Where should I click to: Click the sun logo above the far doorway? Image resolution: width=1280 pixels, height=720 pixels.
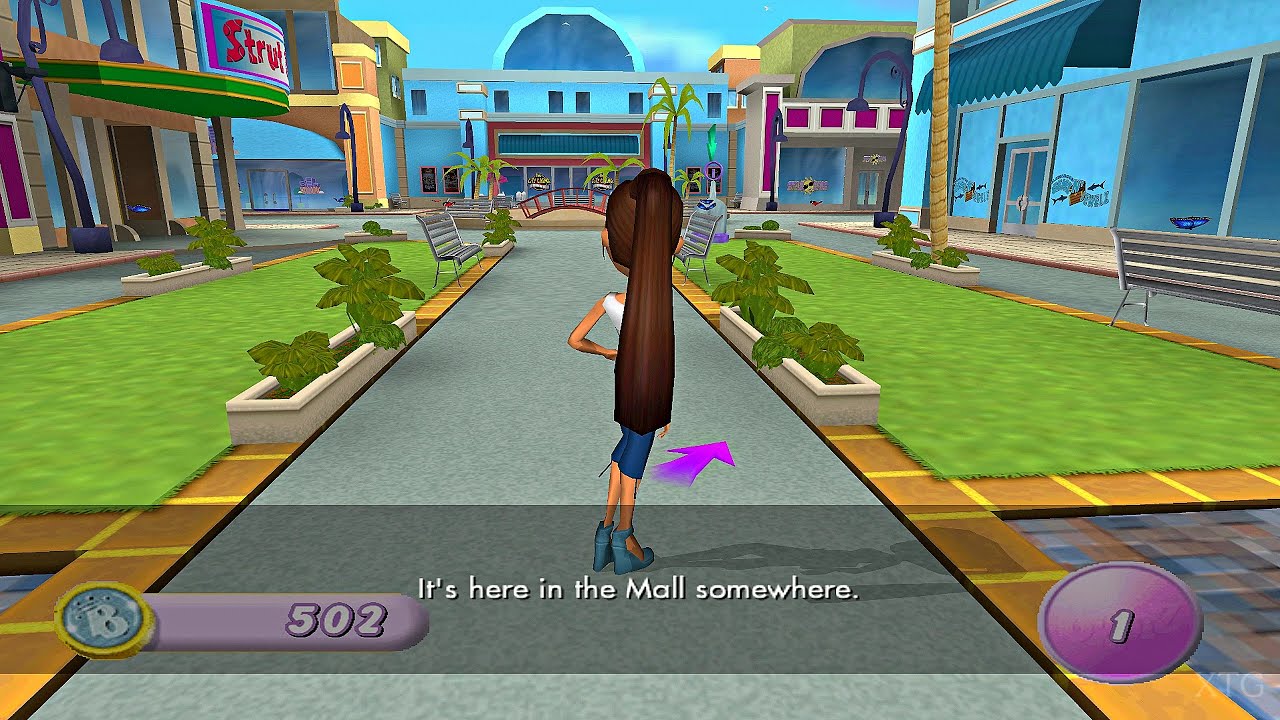tap(873, 158)
